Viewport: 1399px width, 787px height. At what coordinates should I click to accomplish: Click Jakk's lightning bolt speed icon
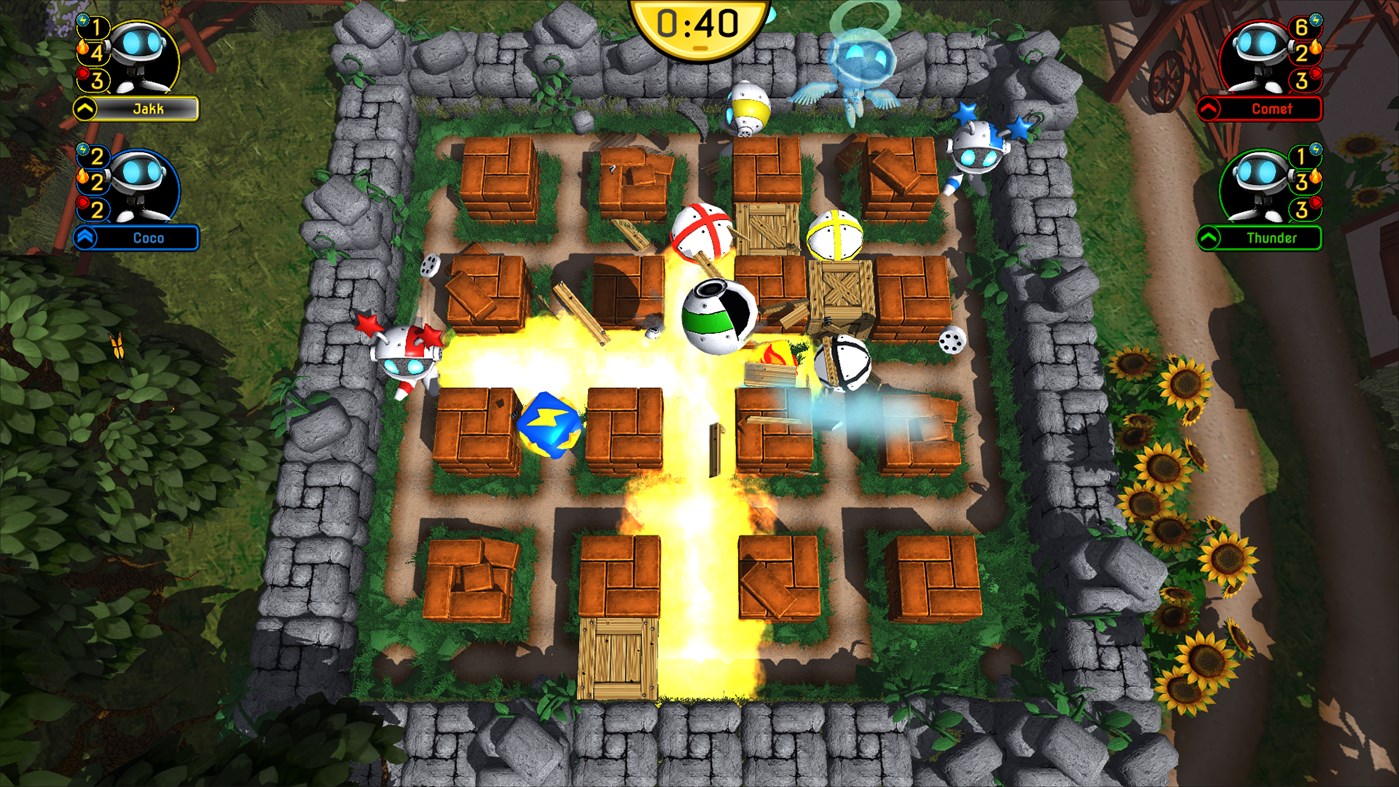click(82, 21)
